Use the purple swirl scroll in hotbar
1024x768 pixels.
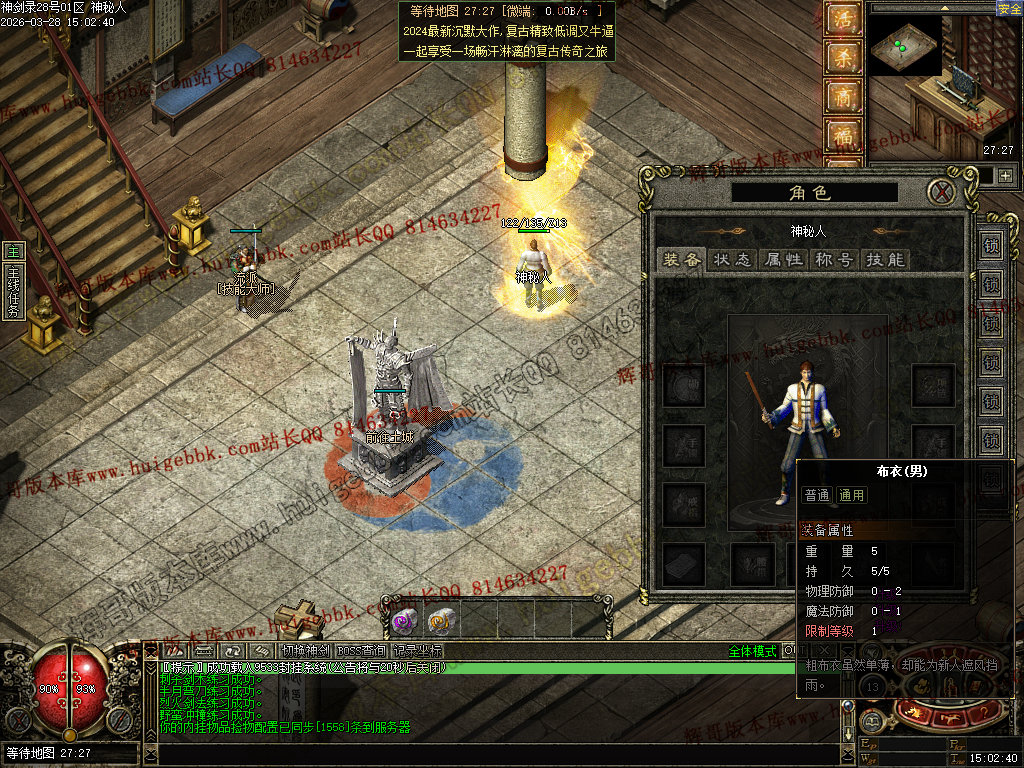point(404,622)
